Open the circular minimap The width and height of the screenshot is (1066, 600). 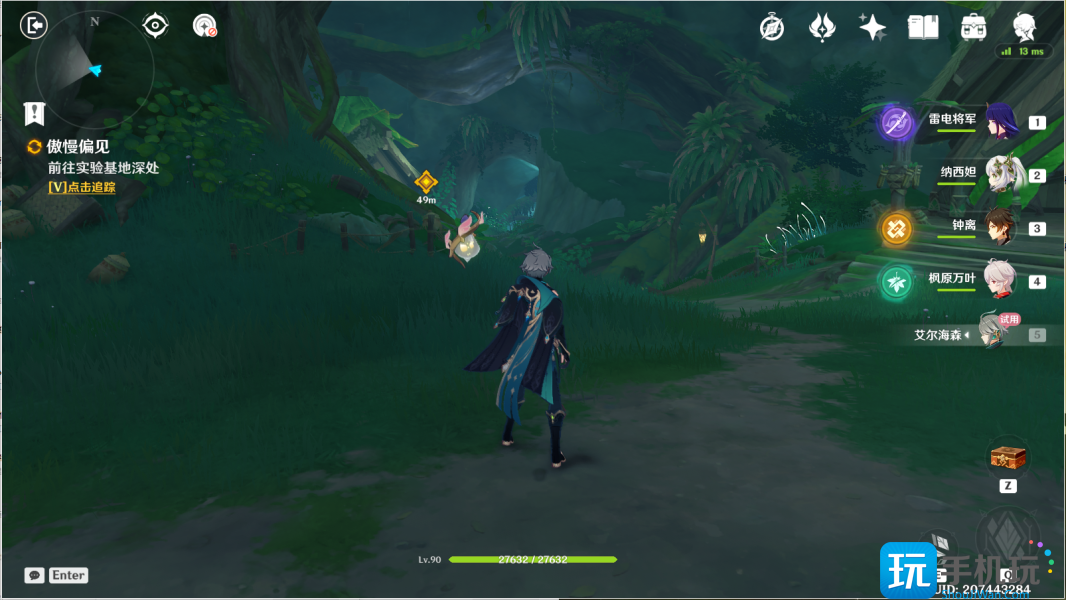pyautogui.click(x=94, y=69)
